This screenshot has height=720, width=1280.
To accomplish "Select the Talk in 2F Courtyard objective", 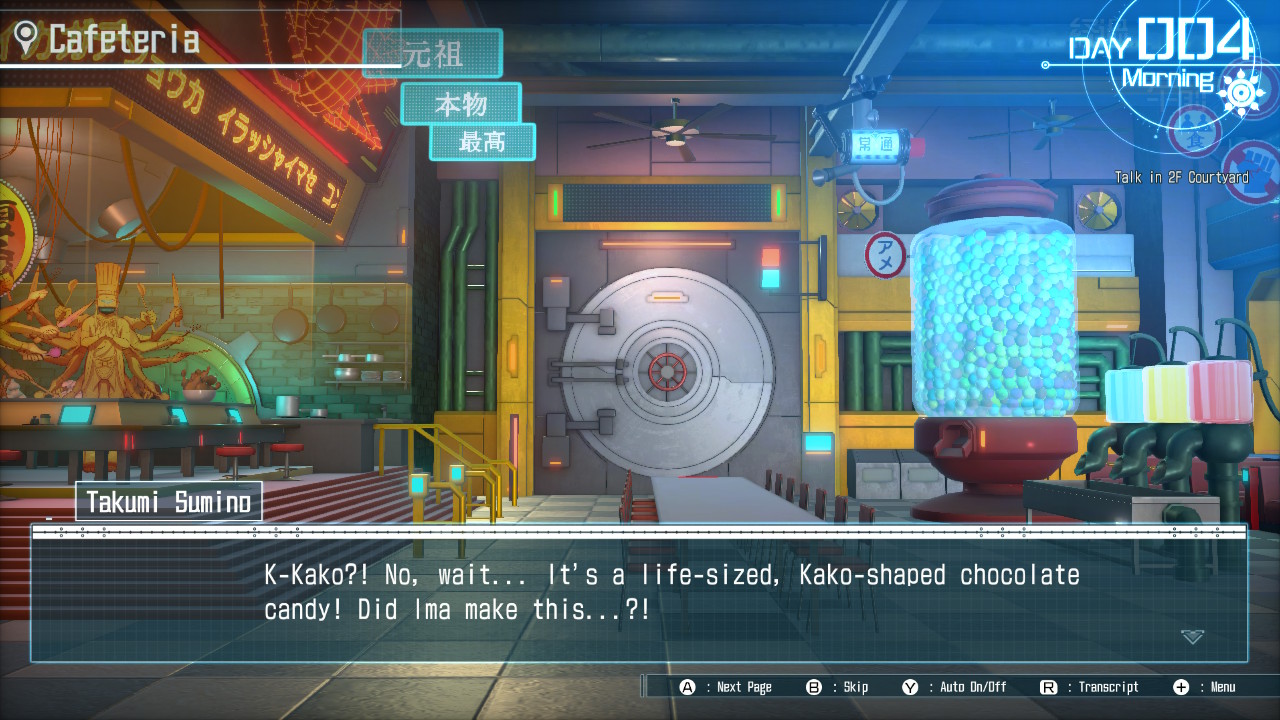I will click(1181, 178).
